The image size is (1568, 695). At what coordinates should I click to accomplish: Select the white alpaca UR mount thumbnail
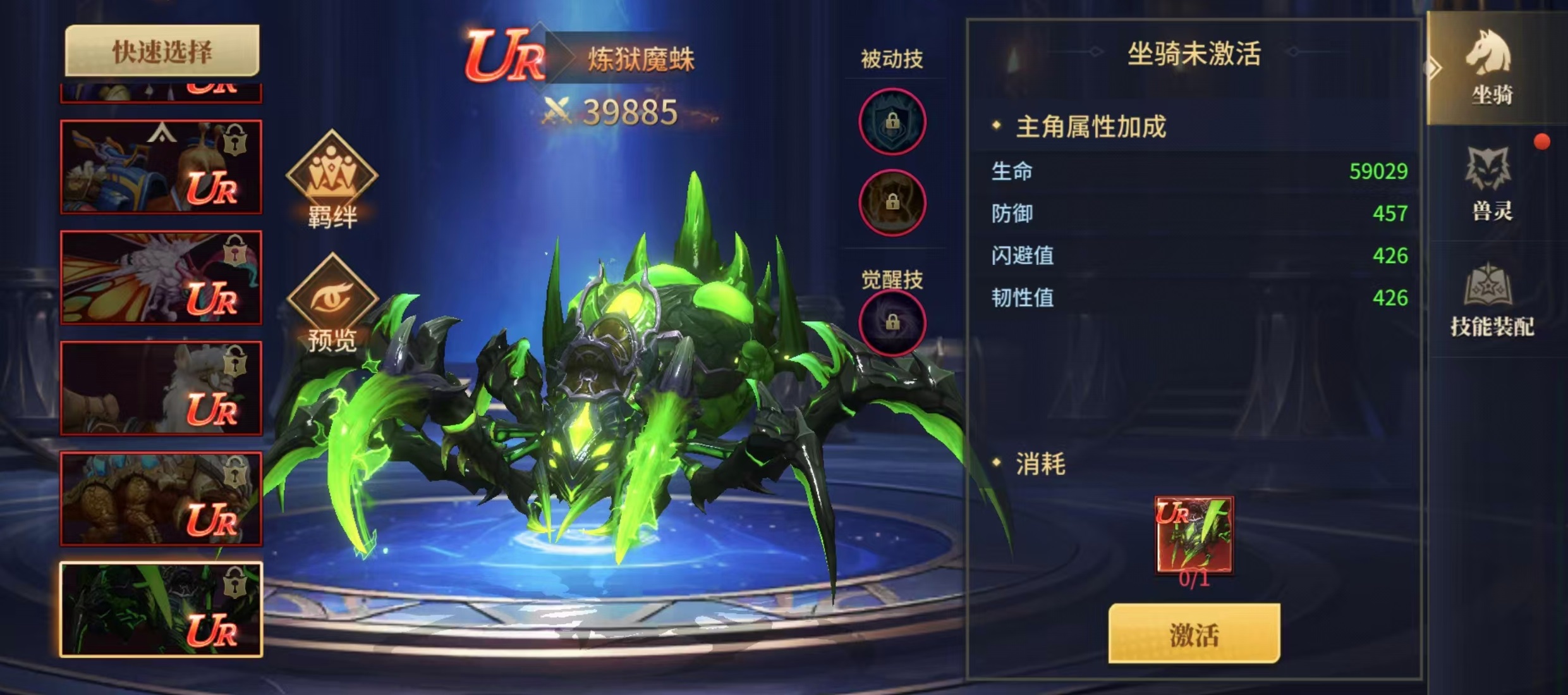[x=161, y=388]
